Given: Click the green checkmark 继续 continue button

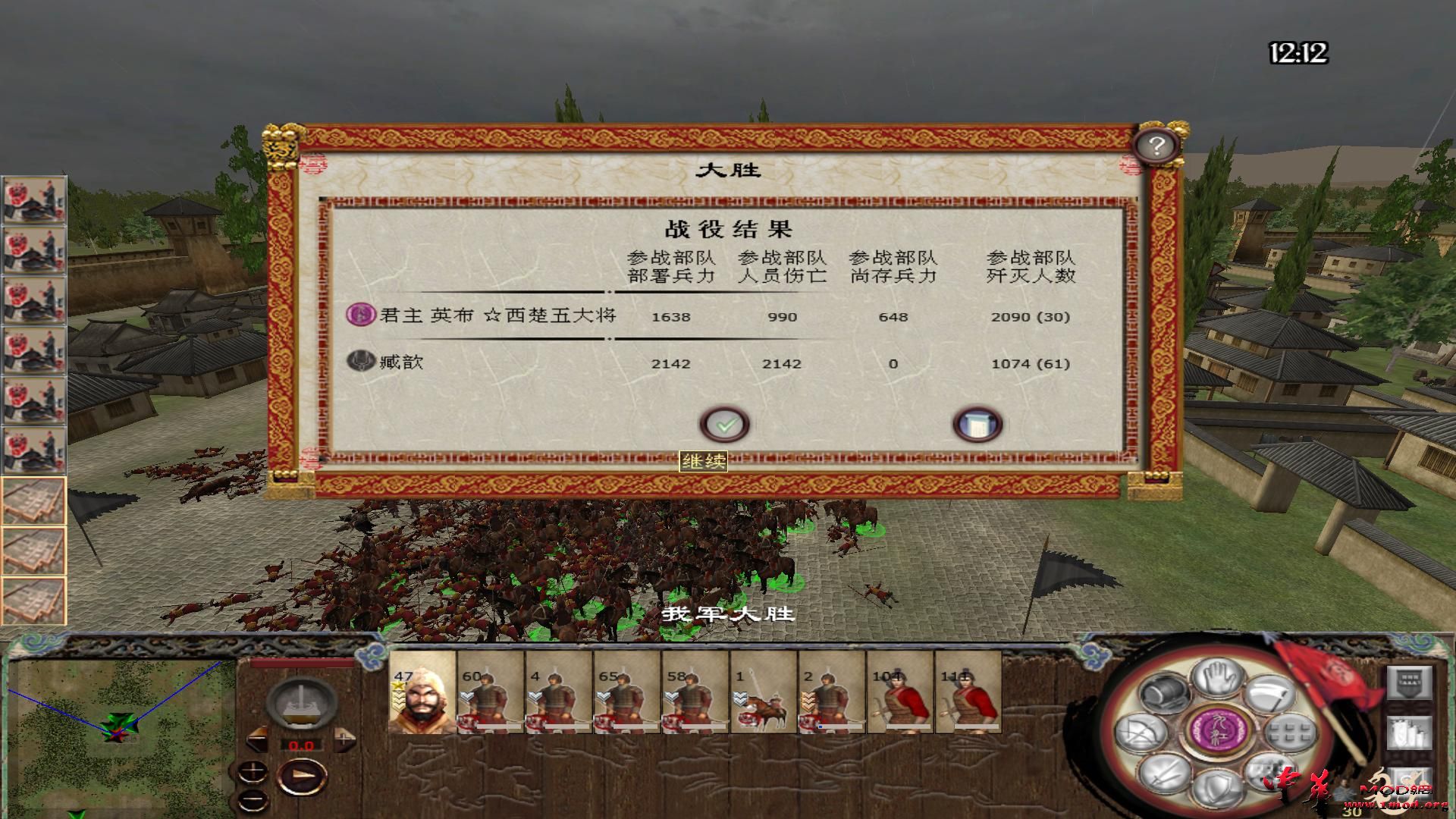Looking at the screenshot, I should (726, 425).
